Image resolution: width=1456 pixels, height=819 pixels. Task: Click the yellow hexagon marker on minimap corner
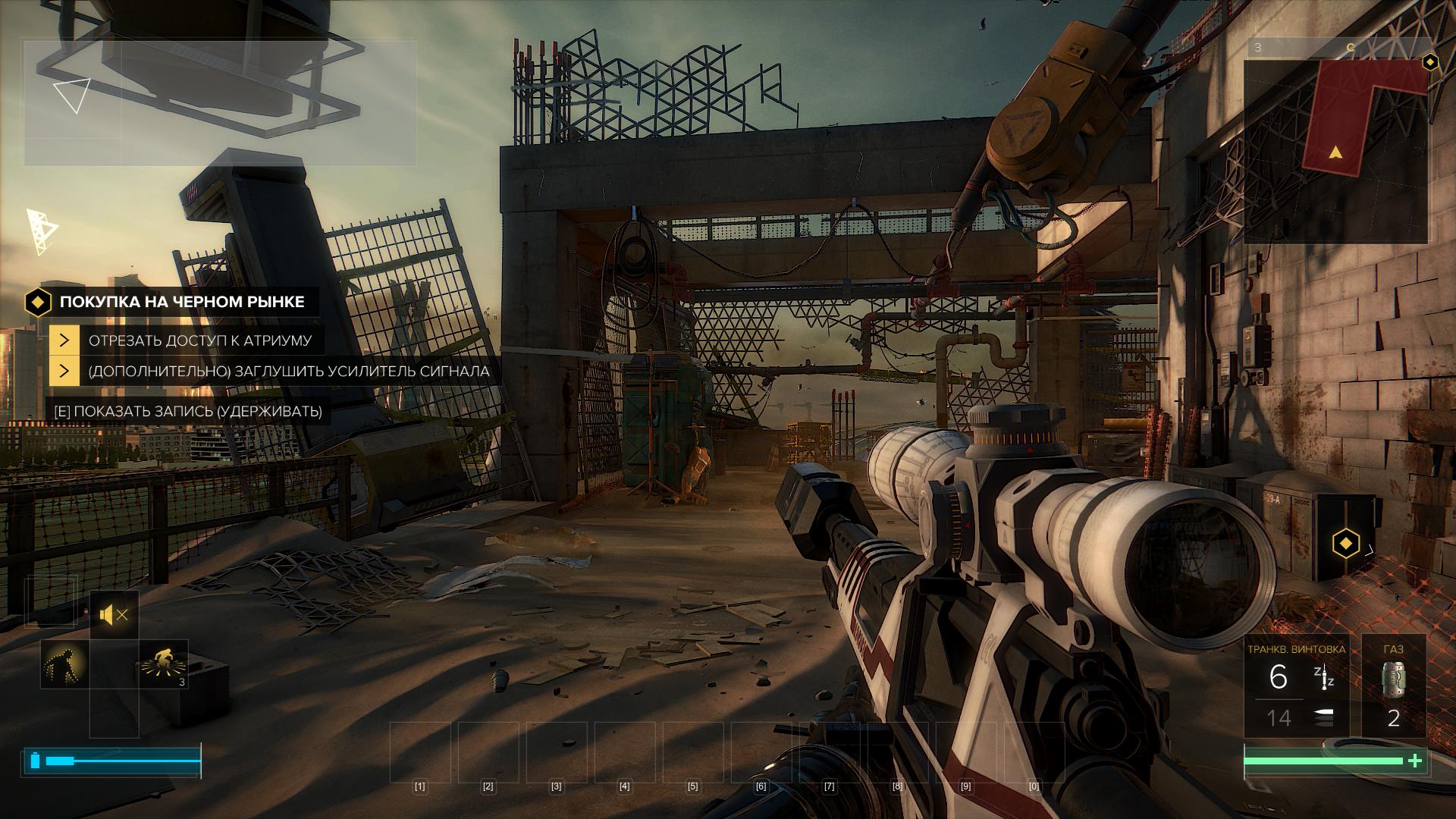(1429, 62)
